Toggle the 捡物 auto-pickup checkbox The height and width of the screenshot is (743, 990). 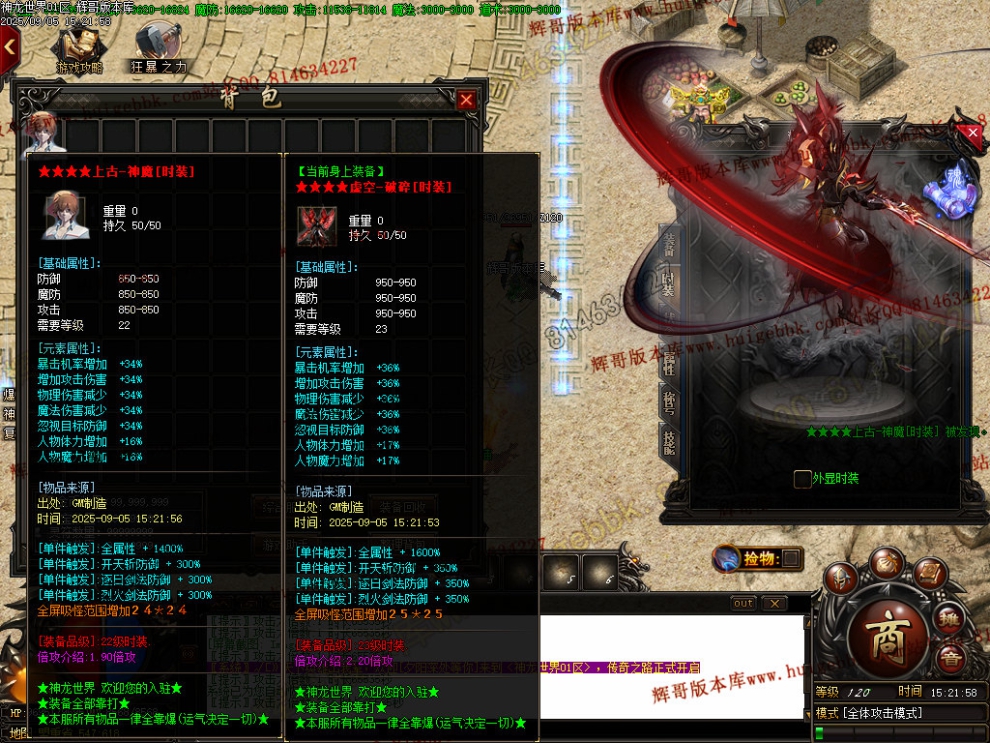(x=790, y=558)
